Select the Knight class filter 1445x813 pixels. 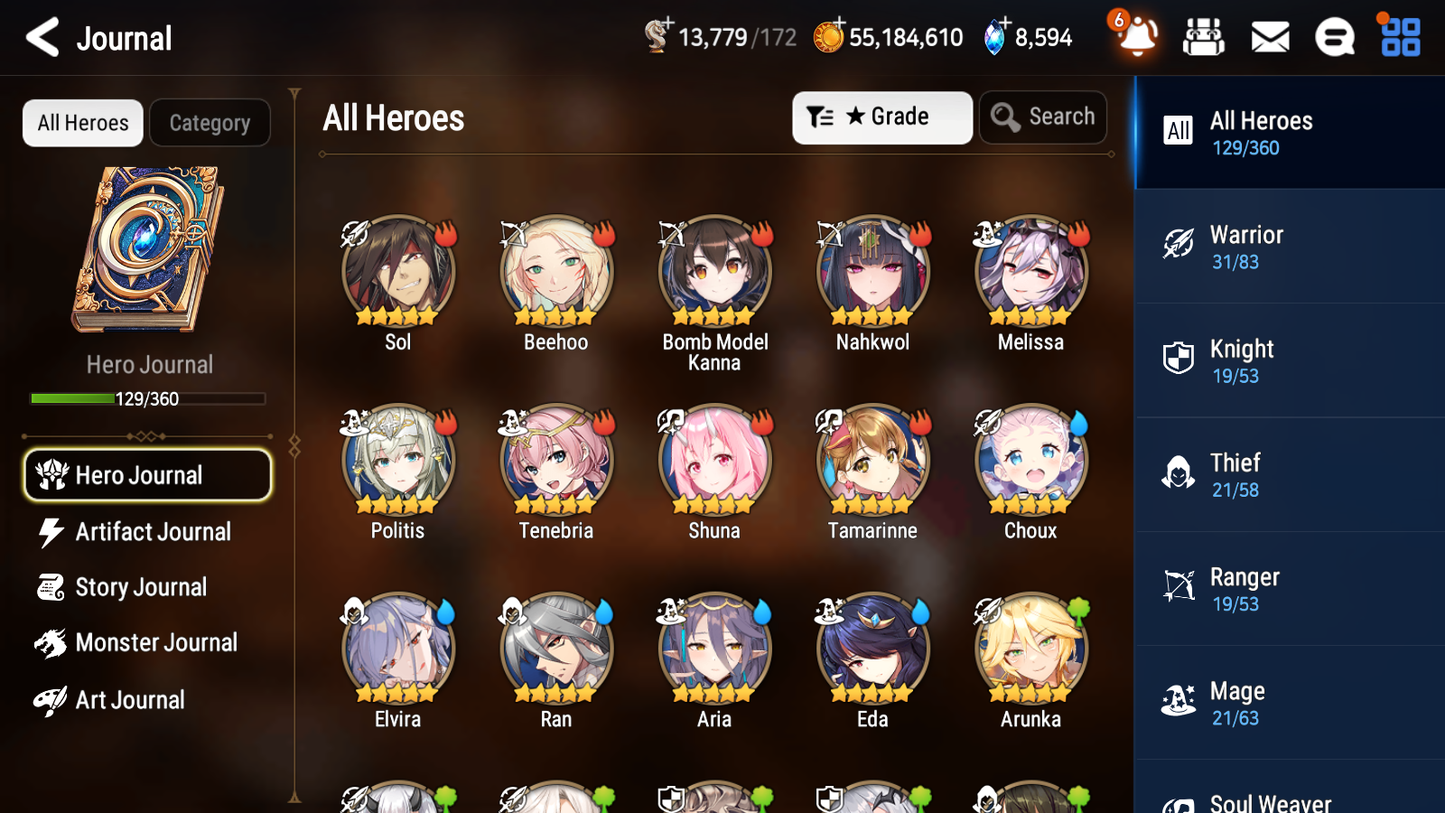coord(1289,360)
